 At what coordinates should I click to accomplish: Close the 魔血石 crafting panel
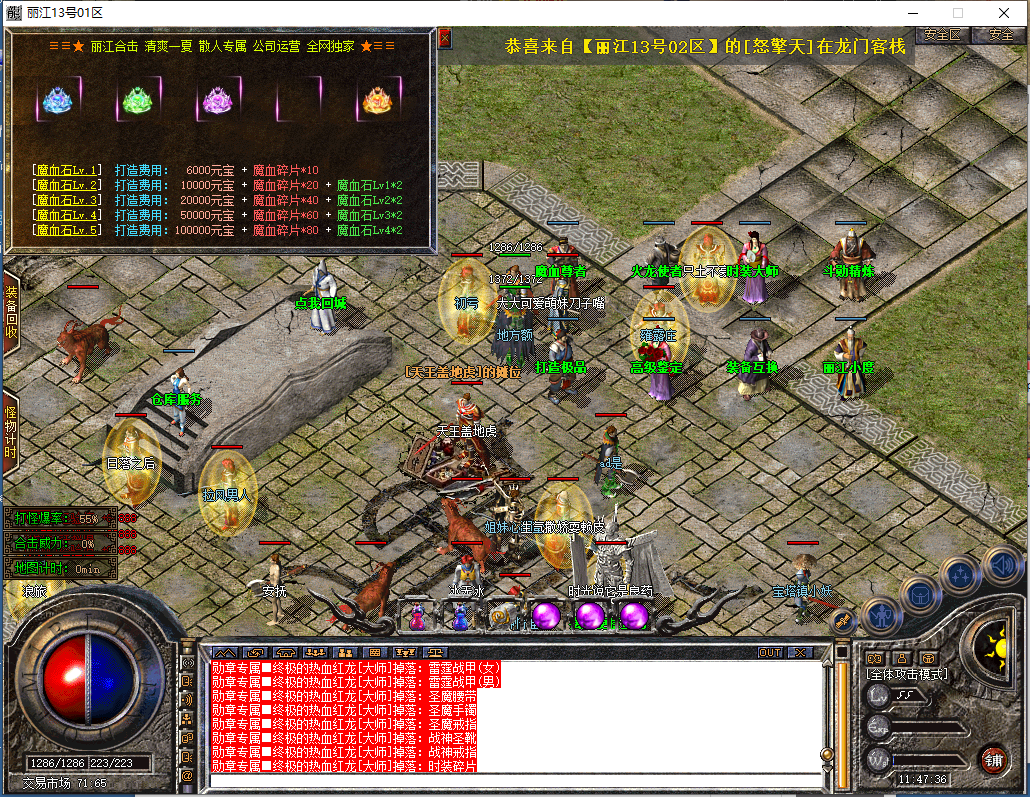[x=445, y=38]
